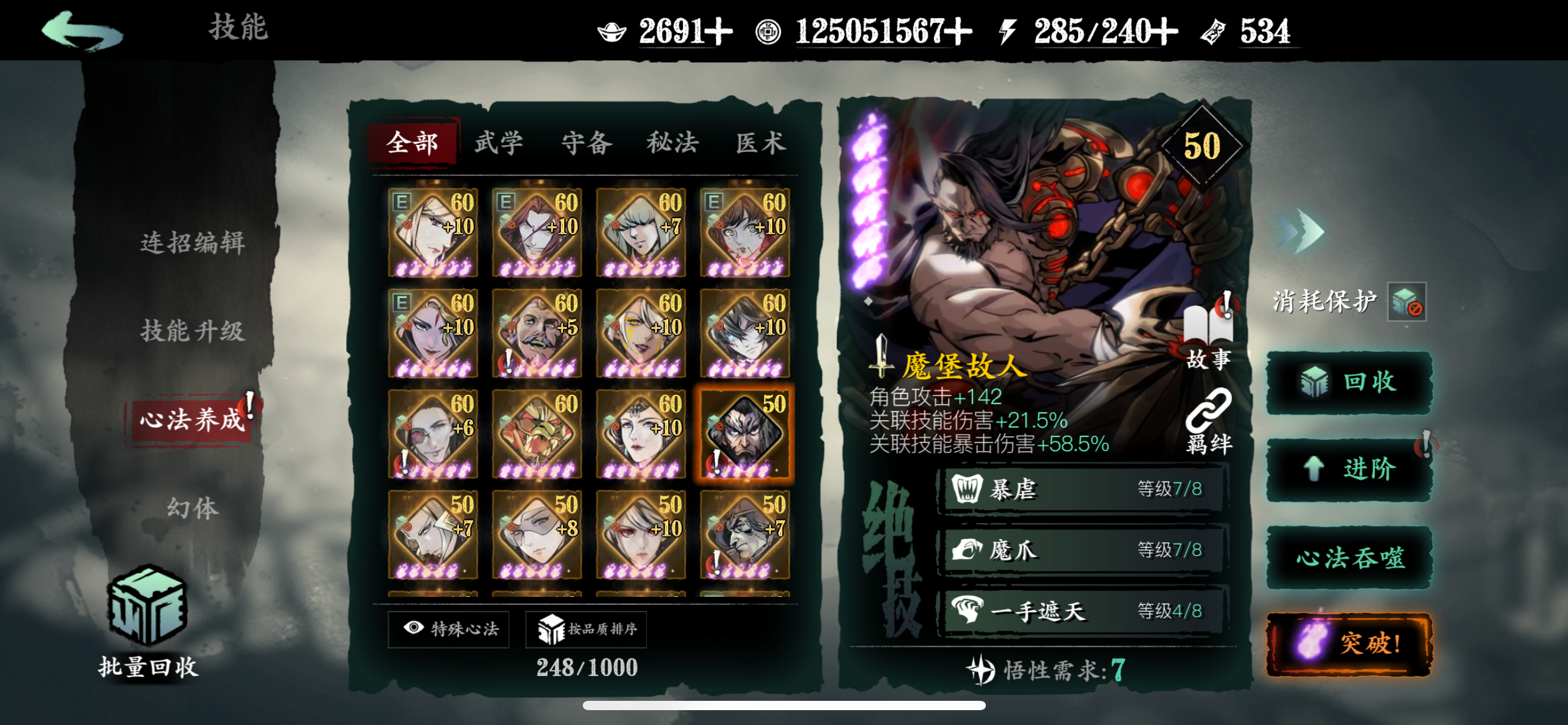Choose 幻体 from the side menu

[193, 508]
